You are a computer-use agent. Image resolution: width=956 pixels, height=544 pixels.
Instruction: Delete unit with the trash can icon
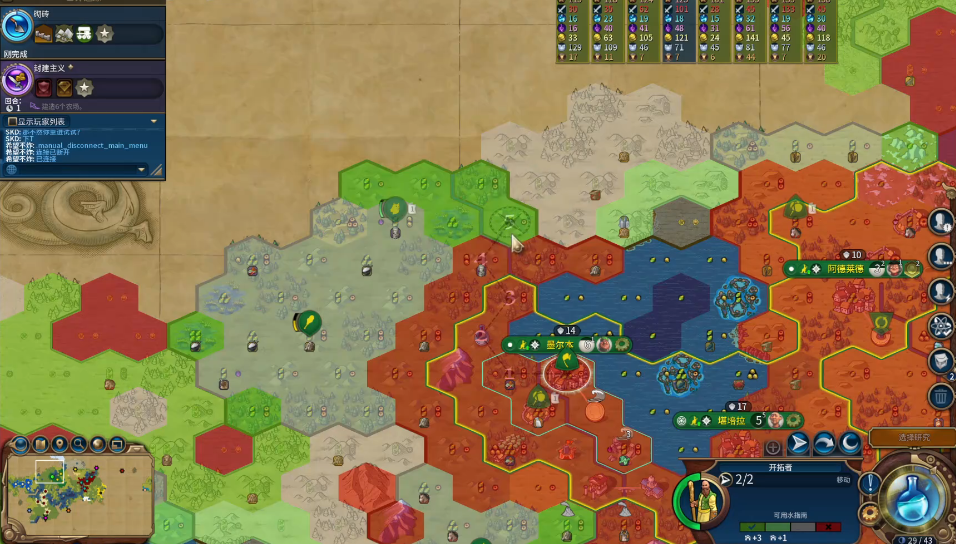tap(940, 396)
